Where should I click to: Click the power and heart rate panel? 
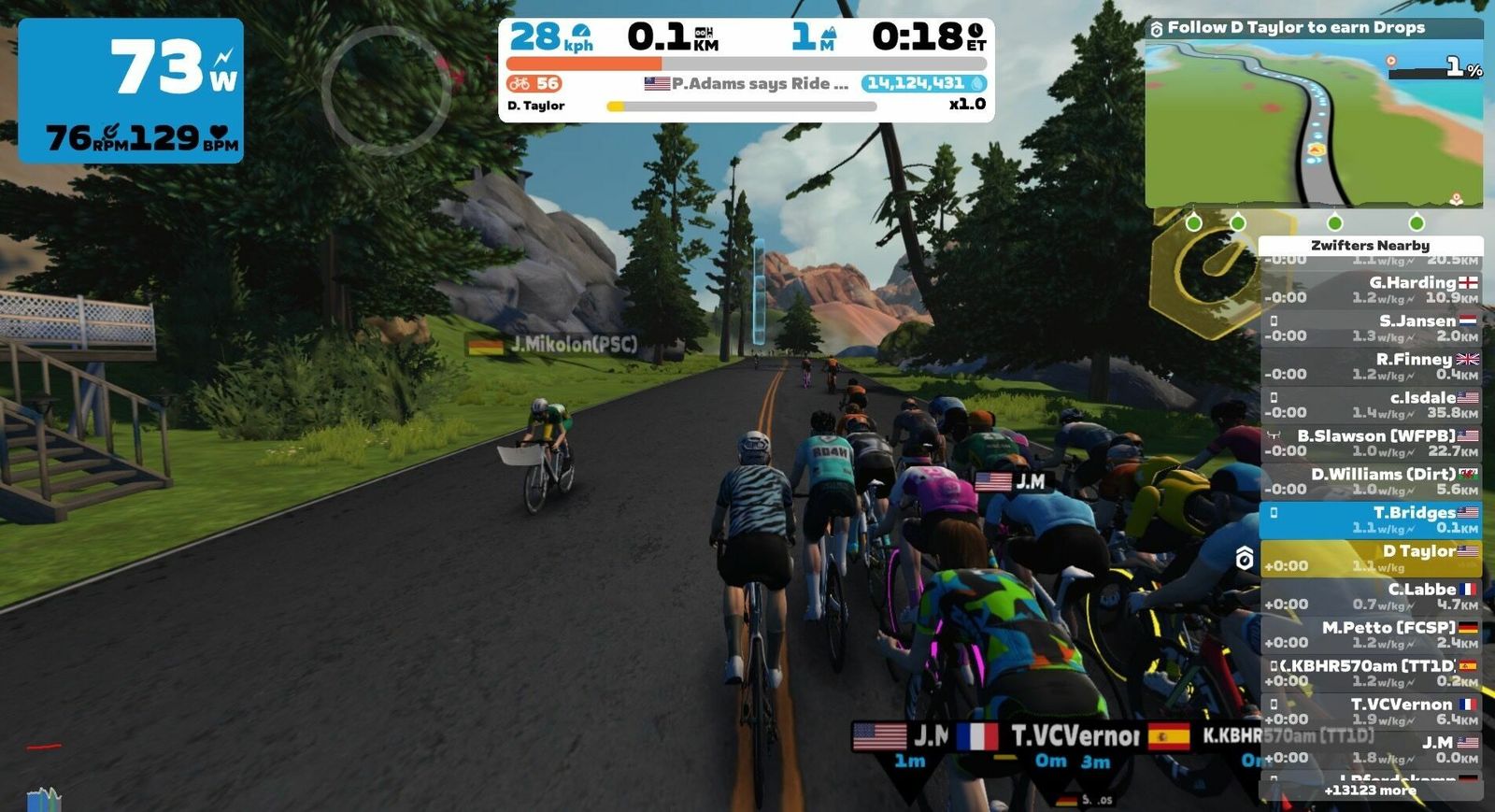pos(131,91)
